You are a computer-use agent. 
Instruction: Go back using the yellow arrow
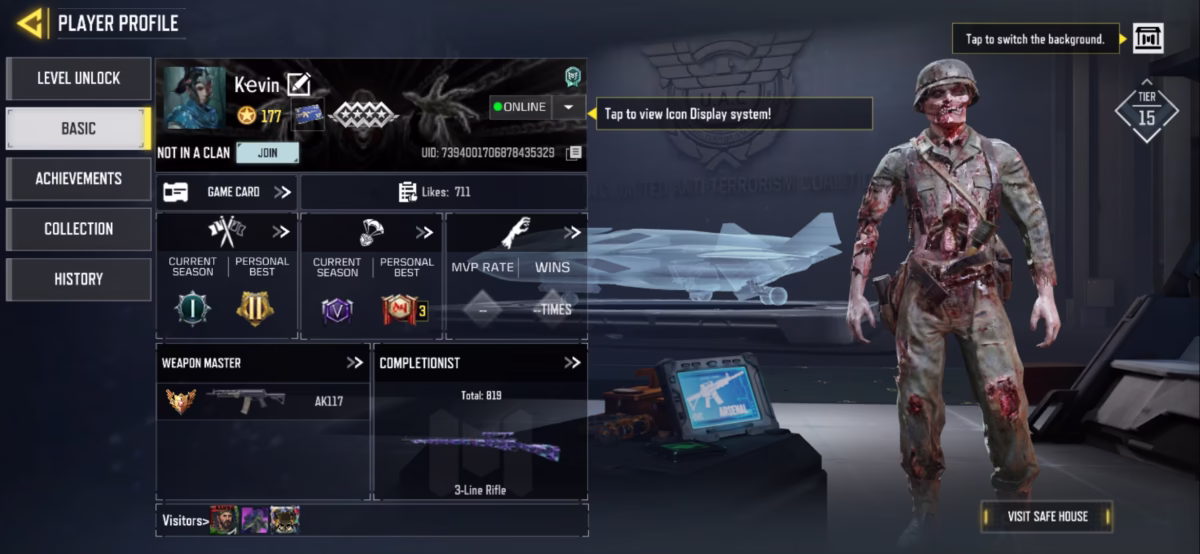[30, 22]
